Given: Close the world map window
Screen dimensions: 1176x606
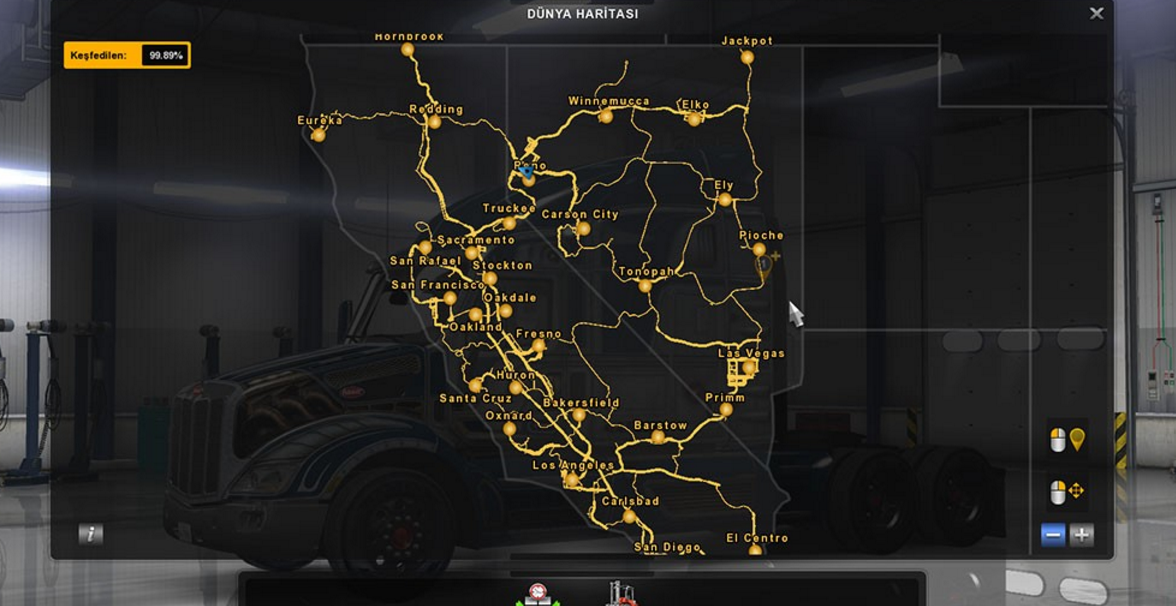Looking at the screenshot, I should tap(1096, 14).
